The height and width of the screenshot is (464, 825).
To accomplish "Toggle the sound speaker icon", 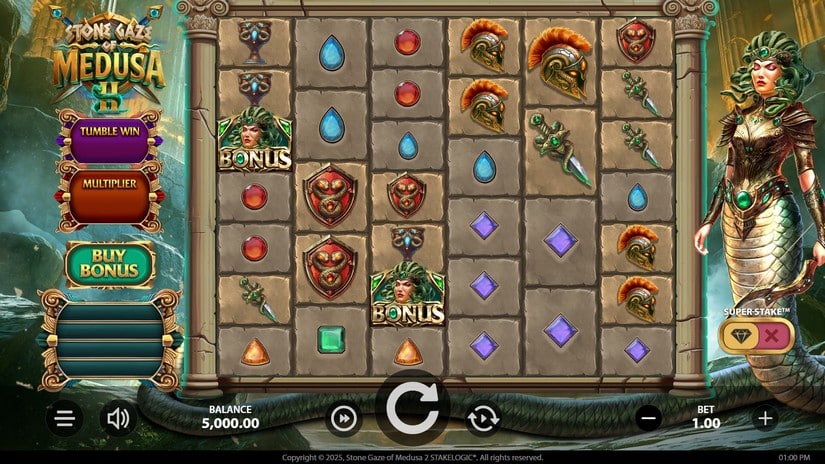I will 118,418.
